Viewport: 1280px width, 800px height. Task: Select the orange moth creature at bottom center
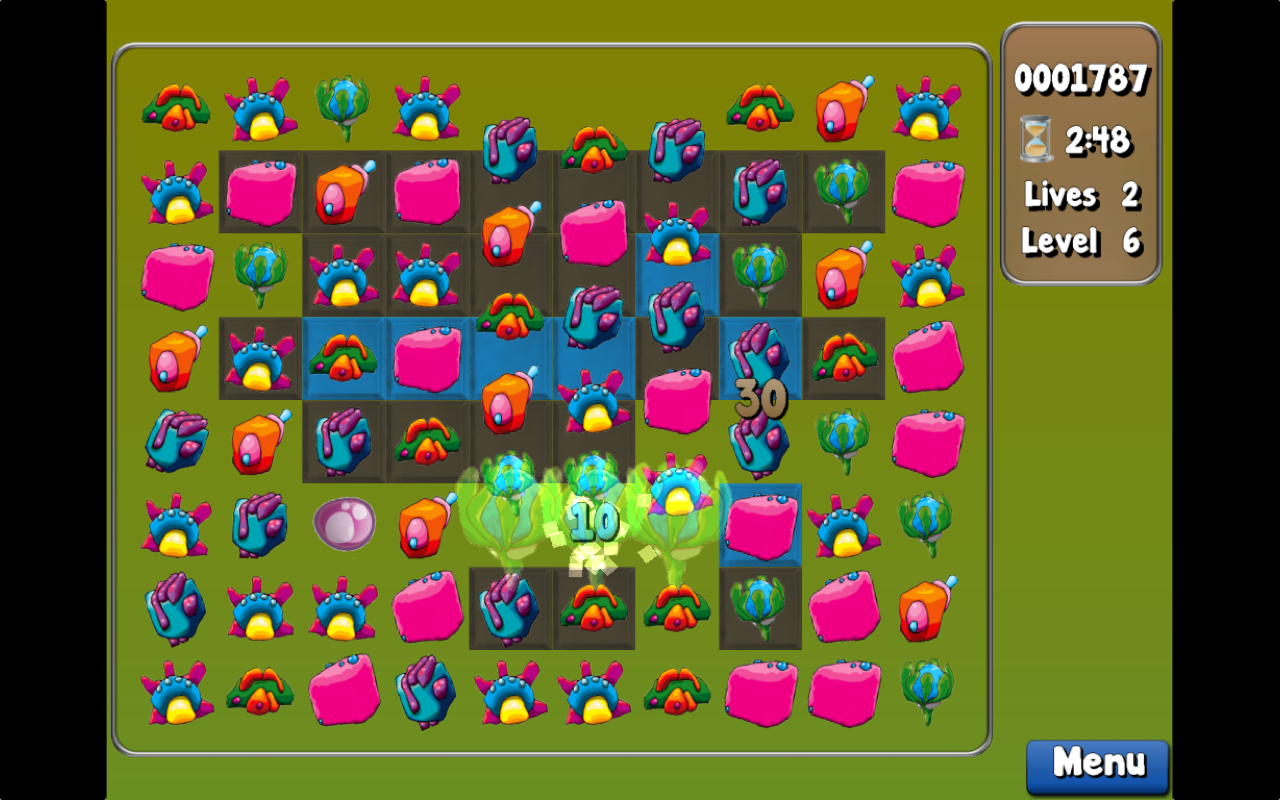677,690
